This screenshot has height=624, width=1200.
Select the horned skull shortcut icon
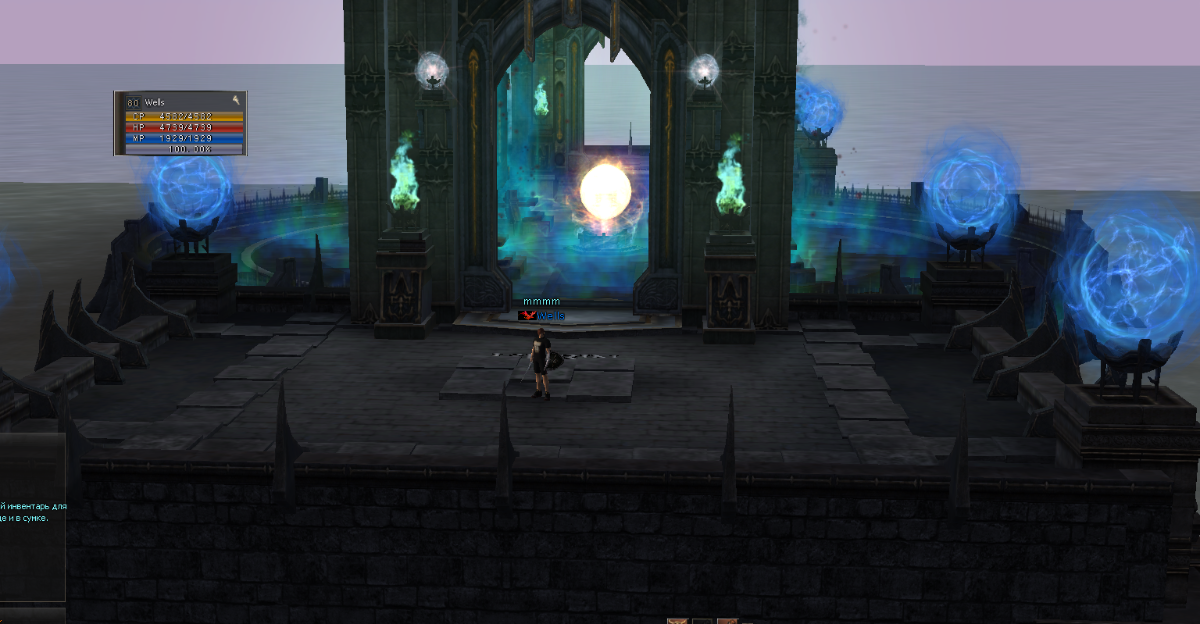pos(677,620)
